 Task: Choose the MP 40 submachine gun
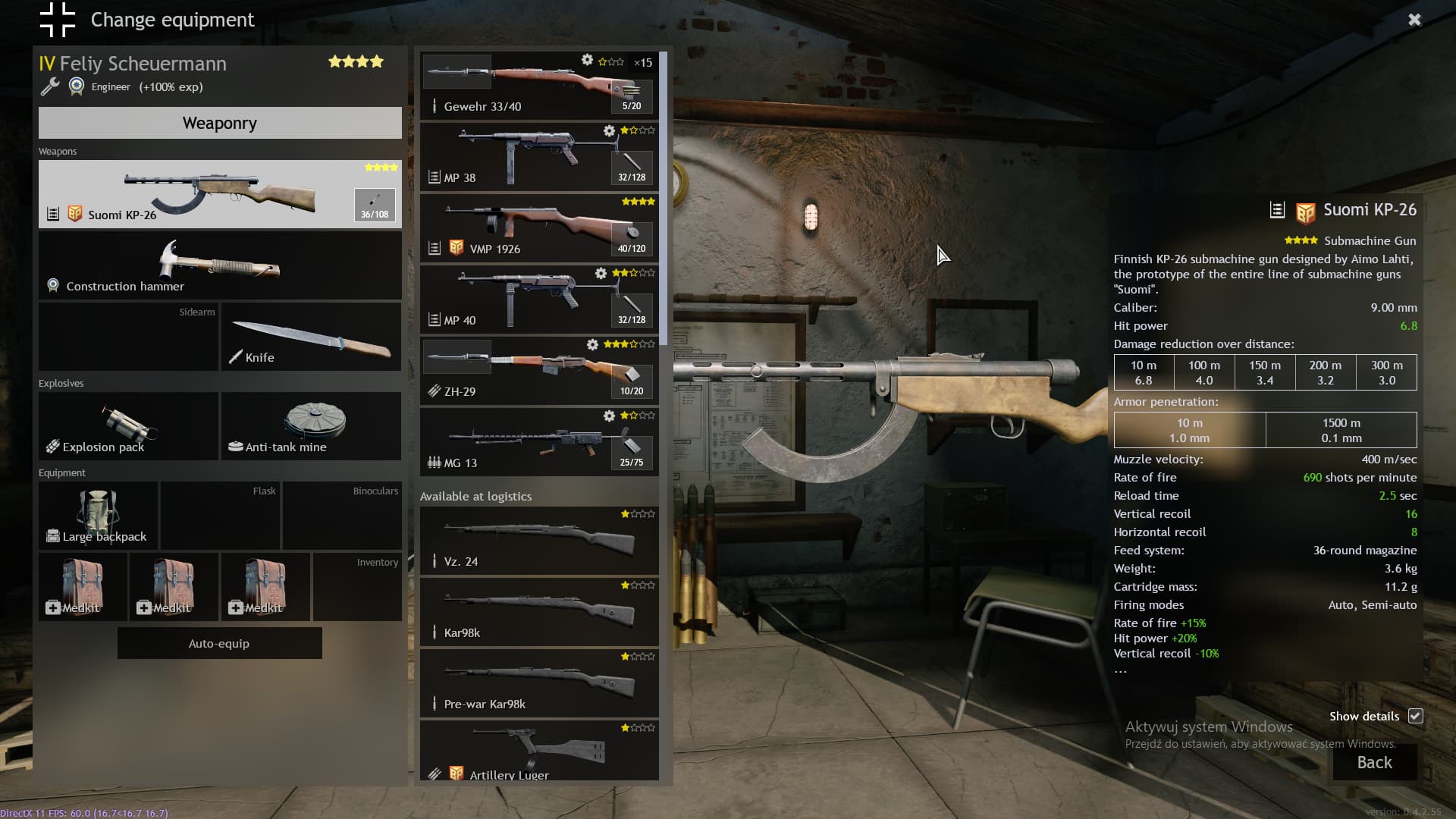point(539,300)
